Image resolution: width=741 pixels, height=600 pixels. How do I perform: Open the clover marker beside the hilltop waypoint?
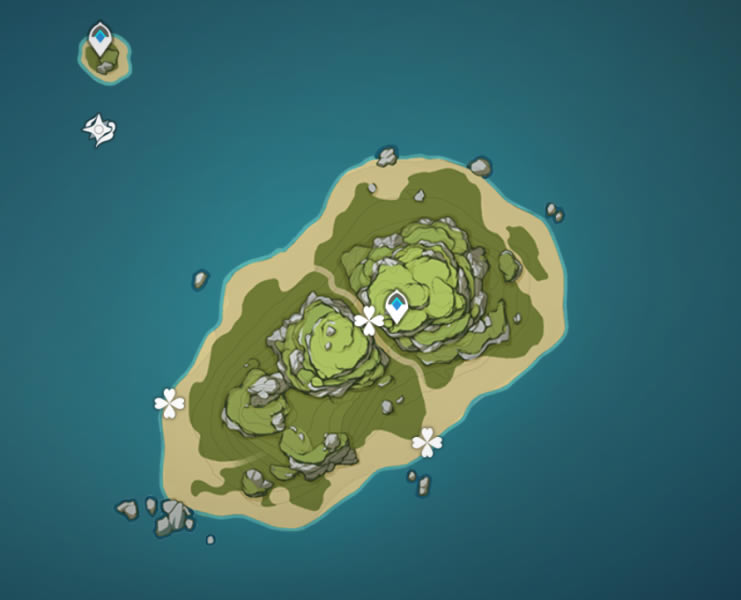[x=369, y=321]
